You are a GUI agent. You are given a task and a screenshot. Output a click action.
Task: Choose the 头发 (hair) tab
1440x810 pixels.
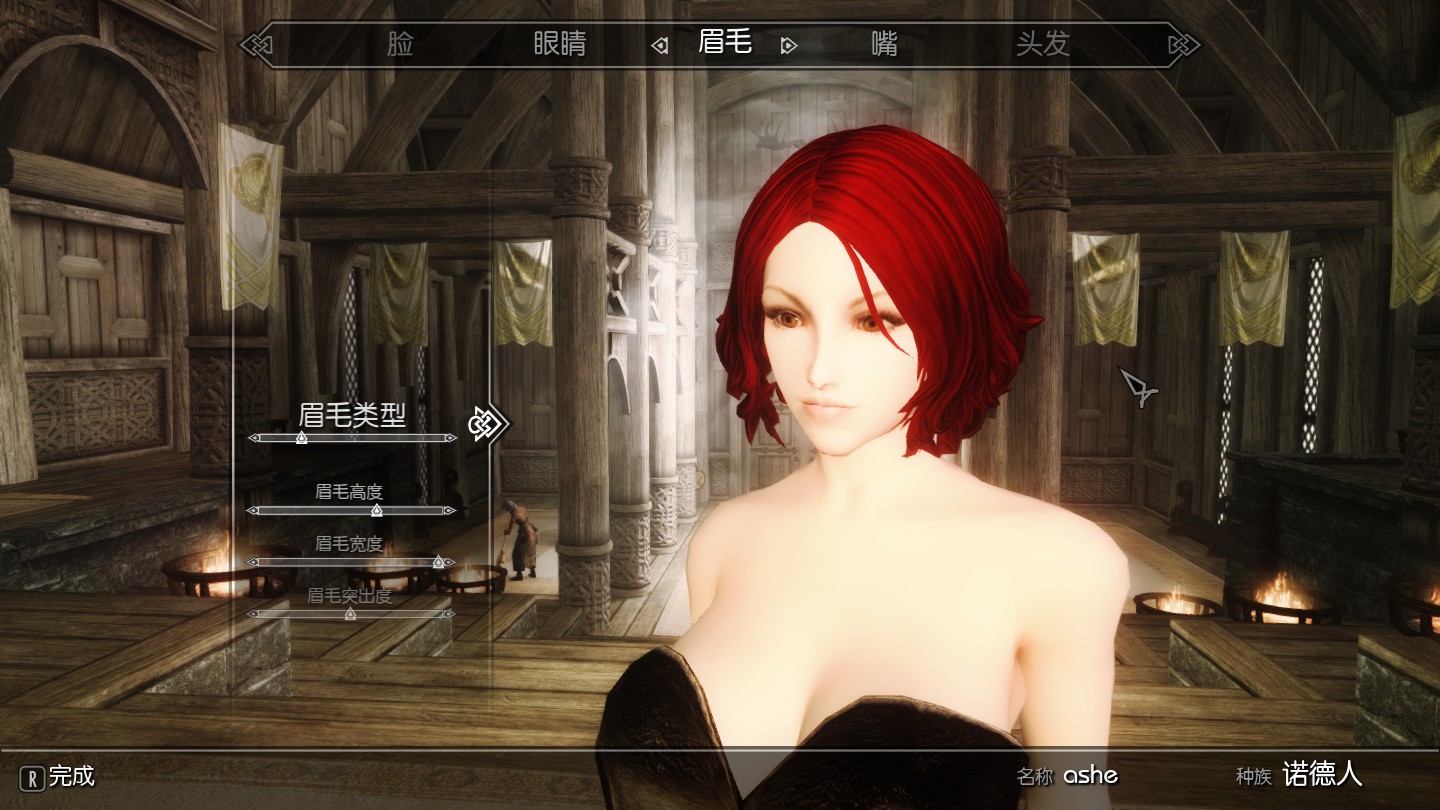pos(1043,45)
